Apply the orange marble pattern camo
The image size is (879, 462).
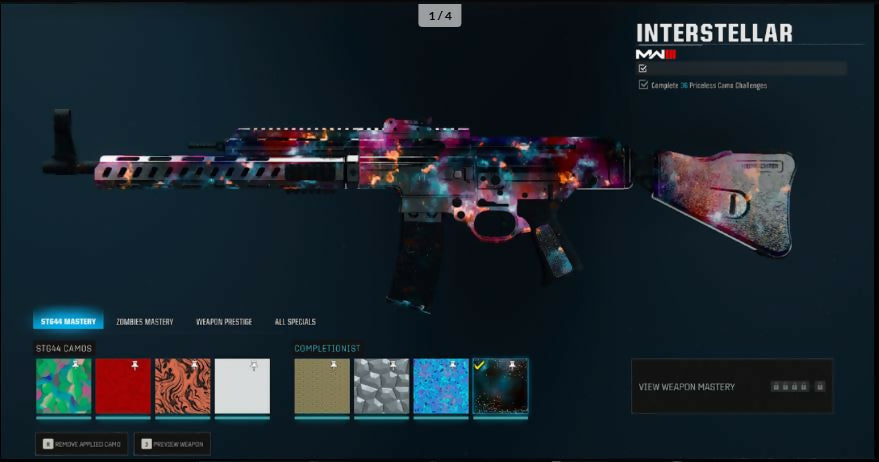point(183,386)
